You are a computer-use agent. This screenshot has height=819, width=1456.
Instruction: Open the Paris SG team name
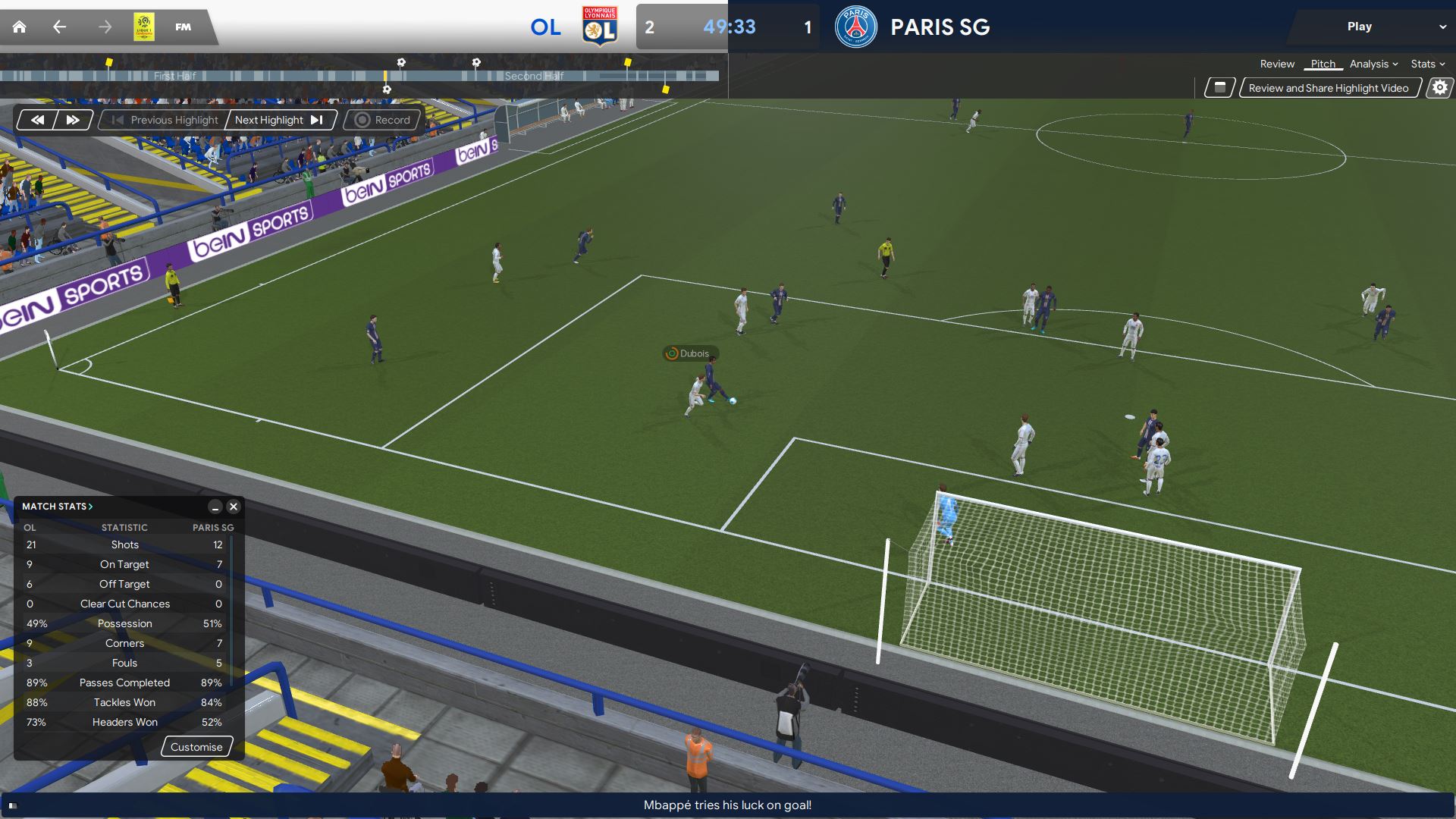(x=940, y=27)
